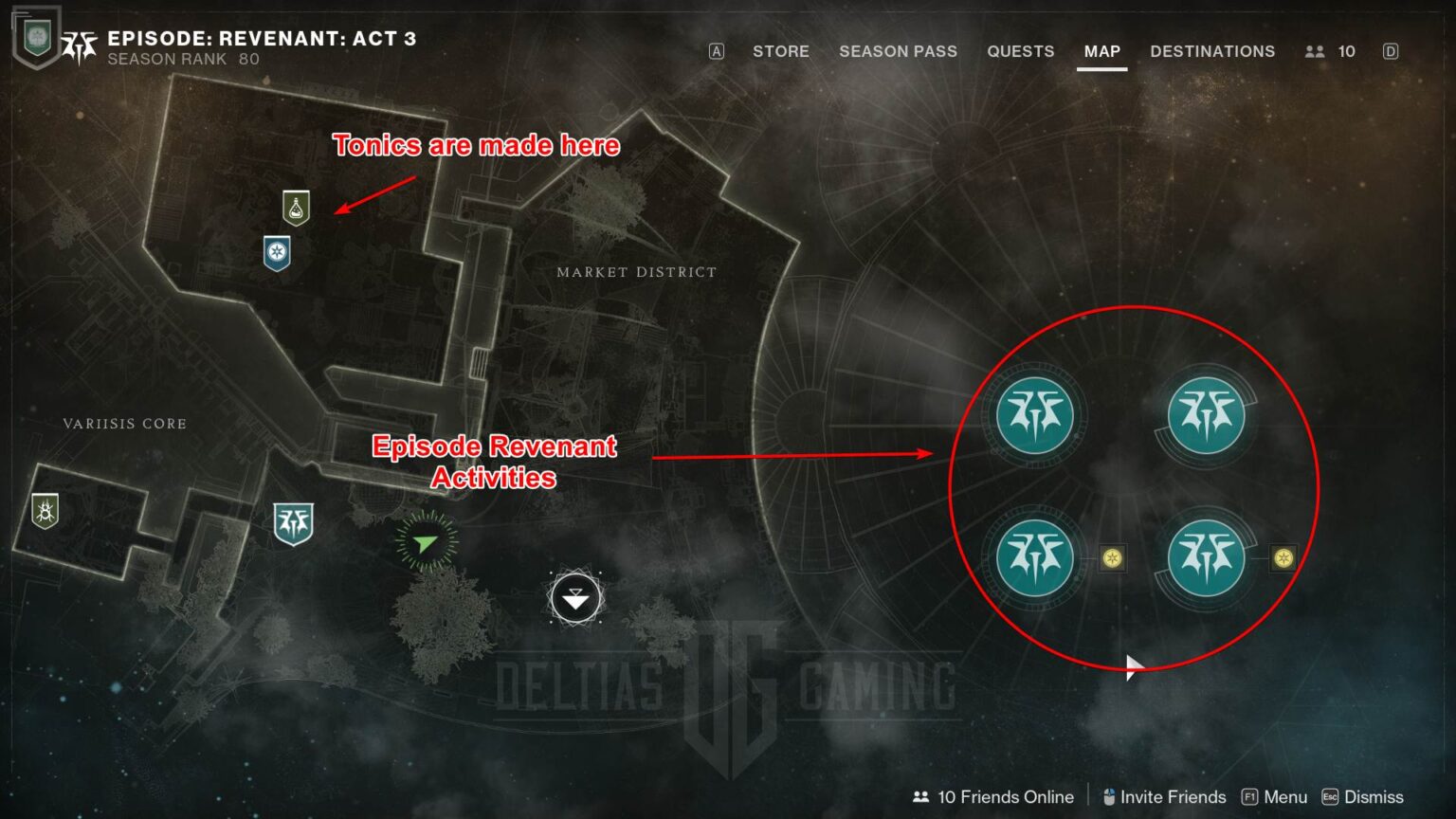1456x819 pixels.
Task: Open the top-left Revenant activity node
Action: (1033, 414)
